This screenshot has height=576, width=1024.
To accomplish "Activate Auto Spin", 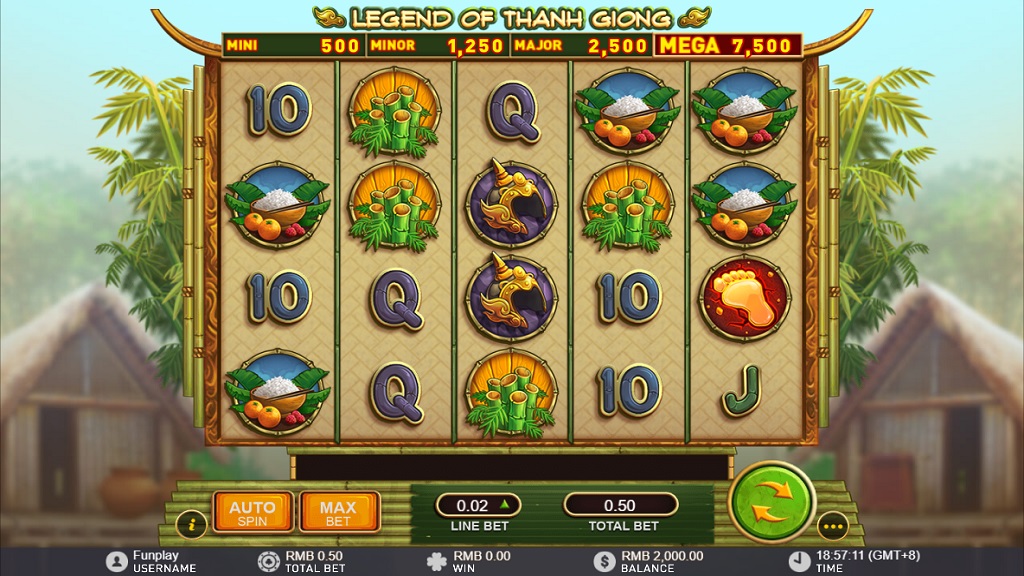I will pyautogui.click(x=252, y=513).
